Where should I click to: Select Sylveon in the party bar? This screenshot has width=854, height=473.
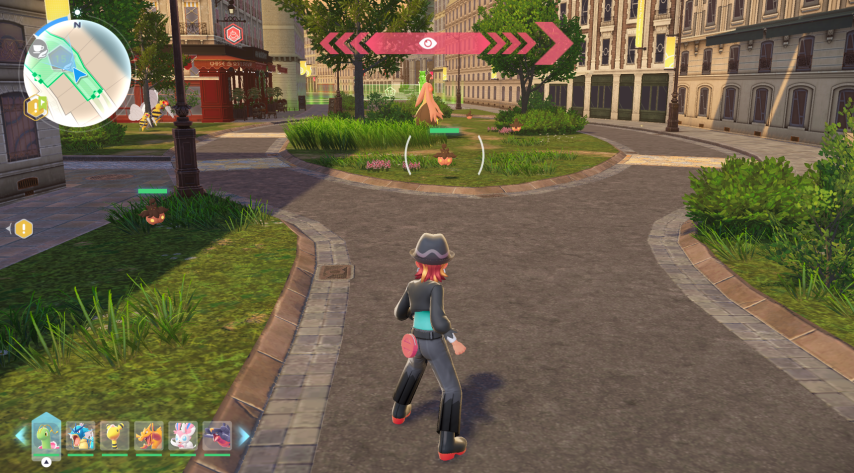click(183, 435)
